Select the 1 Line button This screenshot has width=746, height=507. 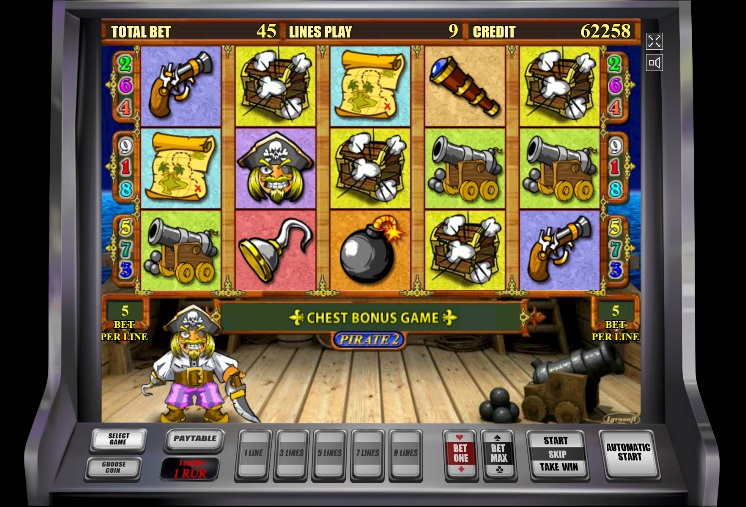tap(252, 454)
